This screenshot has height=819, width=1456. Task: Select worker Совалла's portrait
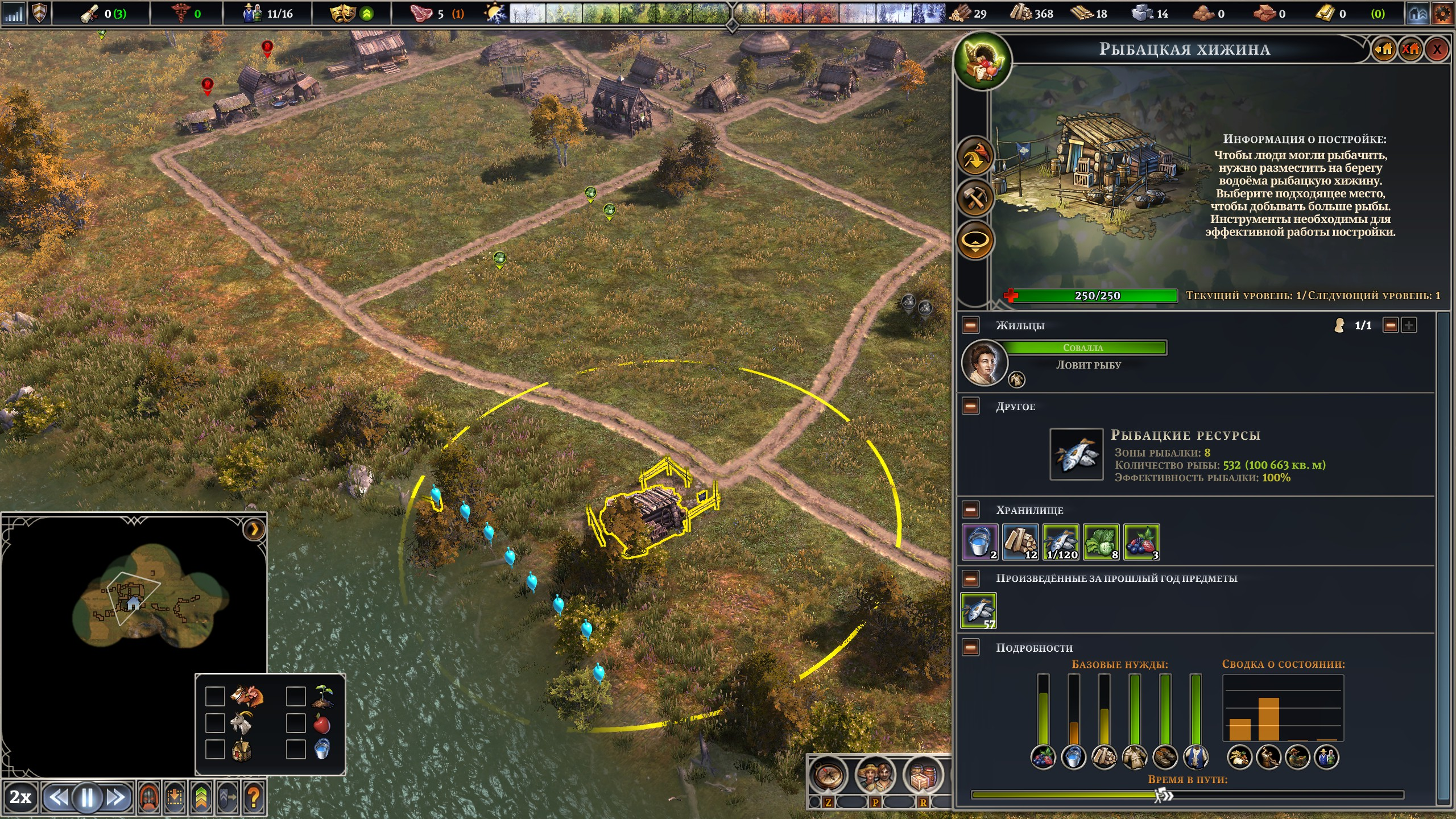point(984,362)
